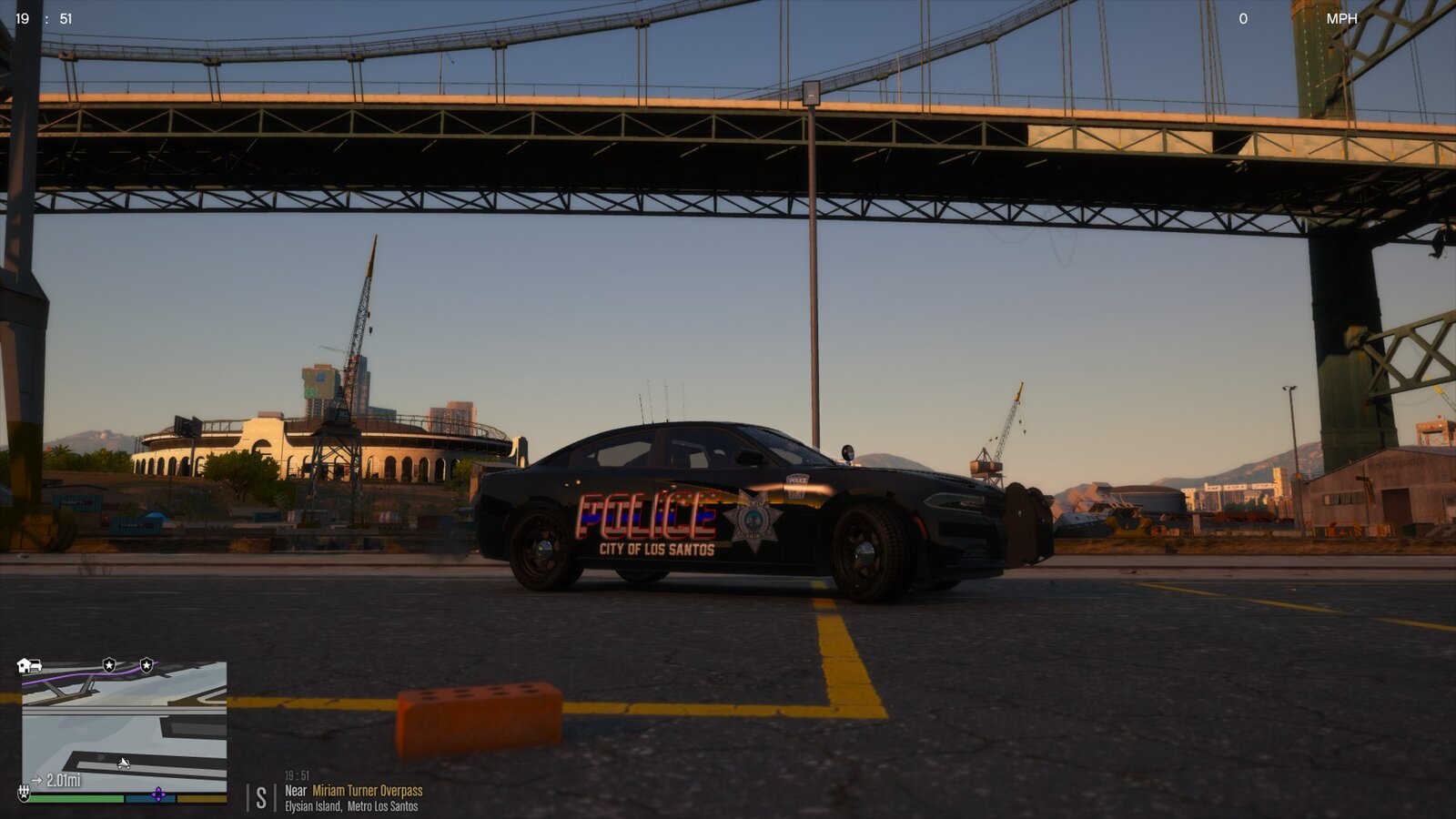Click the purple waypoint marker on the minimap

(158, 794)
